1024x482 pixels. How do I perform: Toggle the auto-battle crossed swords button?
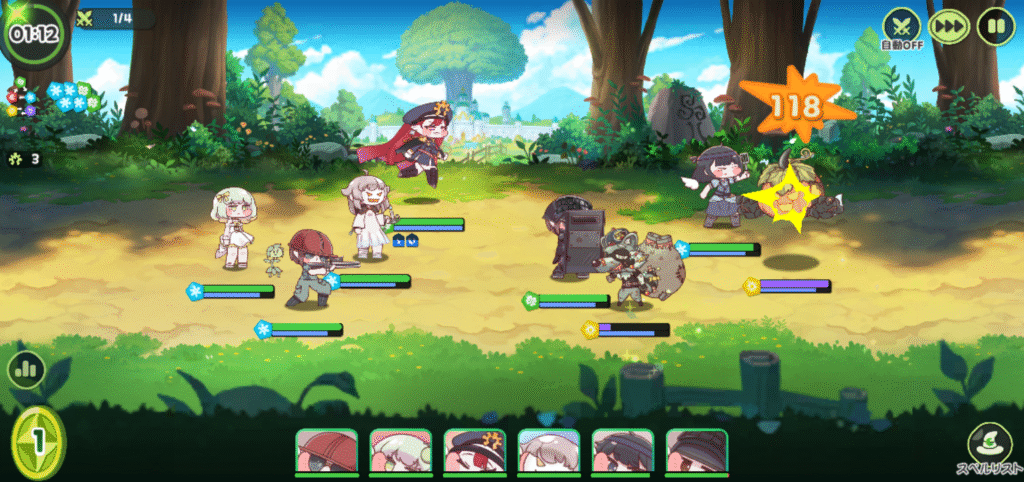tap(899, 24)
